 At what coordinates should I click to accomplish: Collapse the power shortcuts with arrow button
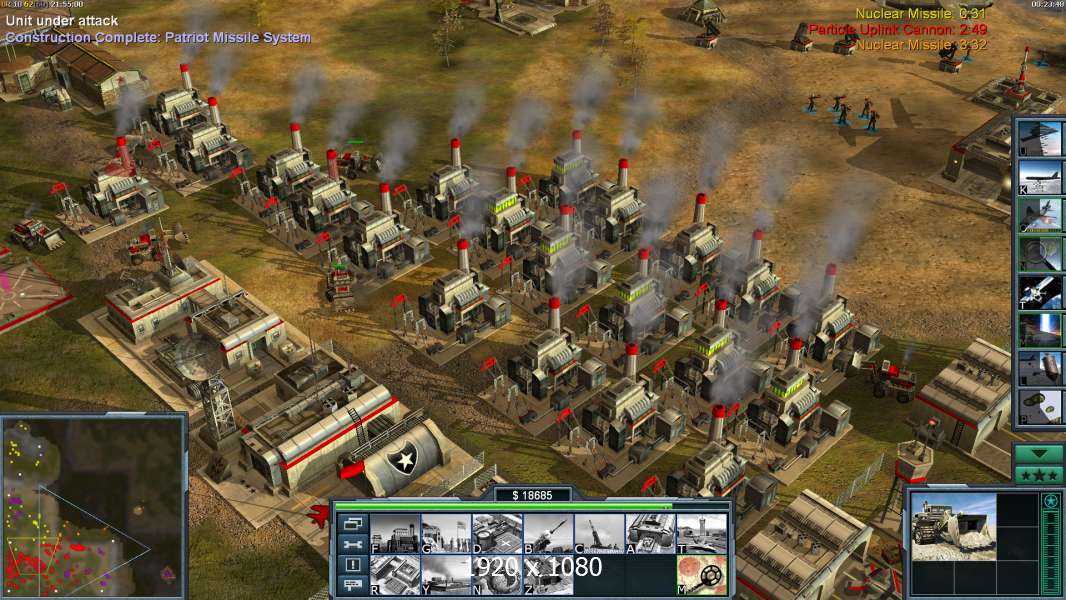pos(1039,453)
